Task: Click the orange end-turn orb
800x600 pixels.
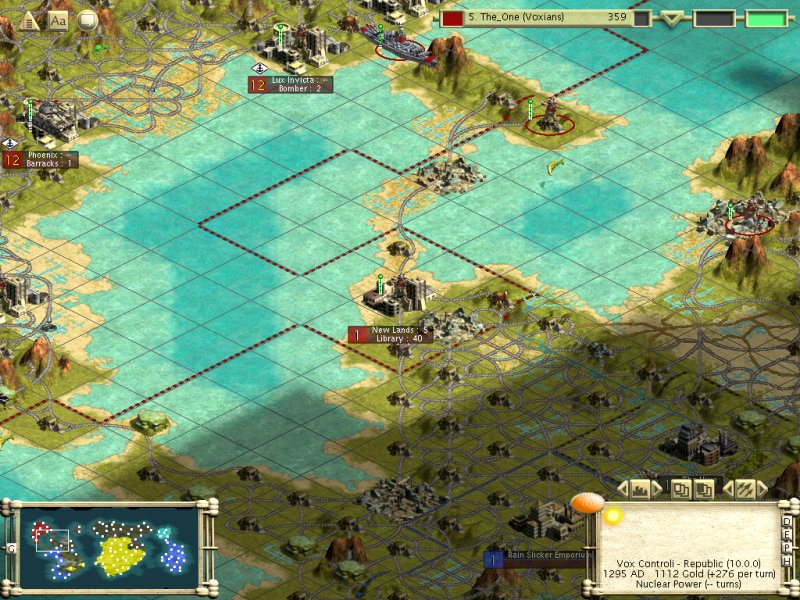Action: click(587, 504)
